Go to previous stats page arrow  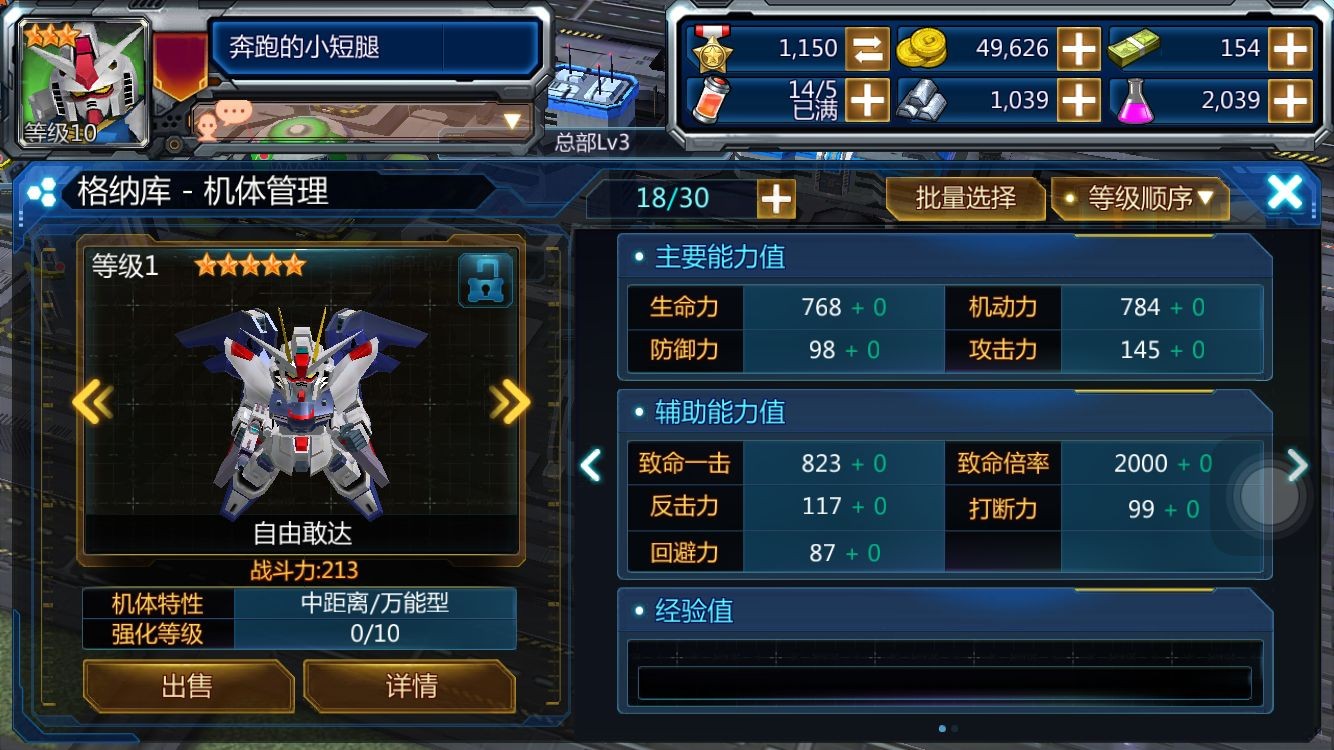tap(591, 464)
